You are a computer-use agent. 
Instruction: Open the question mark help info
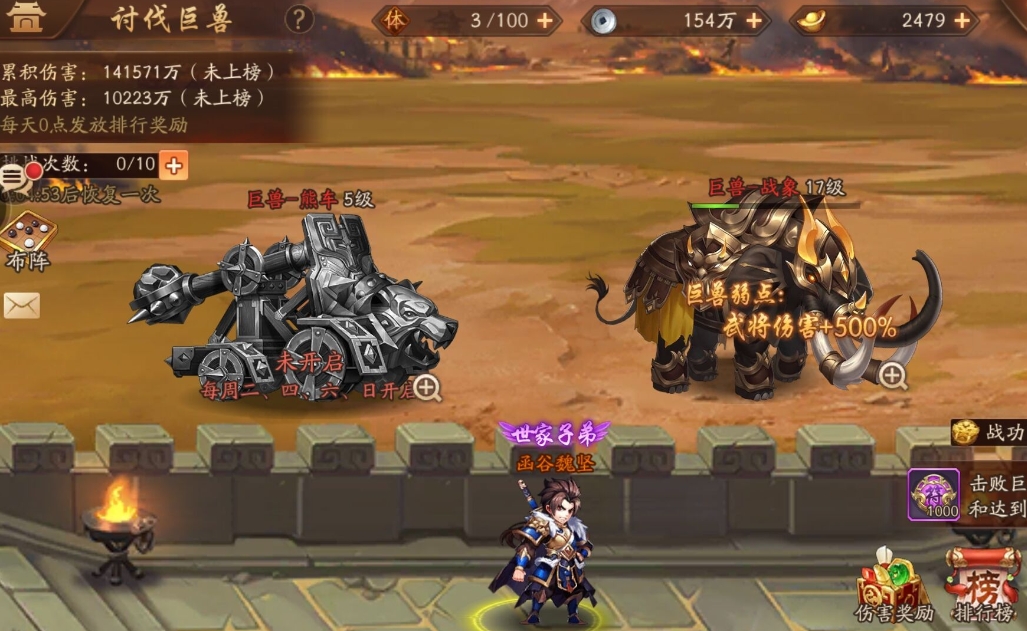coord(298,19)
